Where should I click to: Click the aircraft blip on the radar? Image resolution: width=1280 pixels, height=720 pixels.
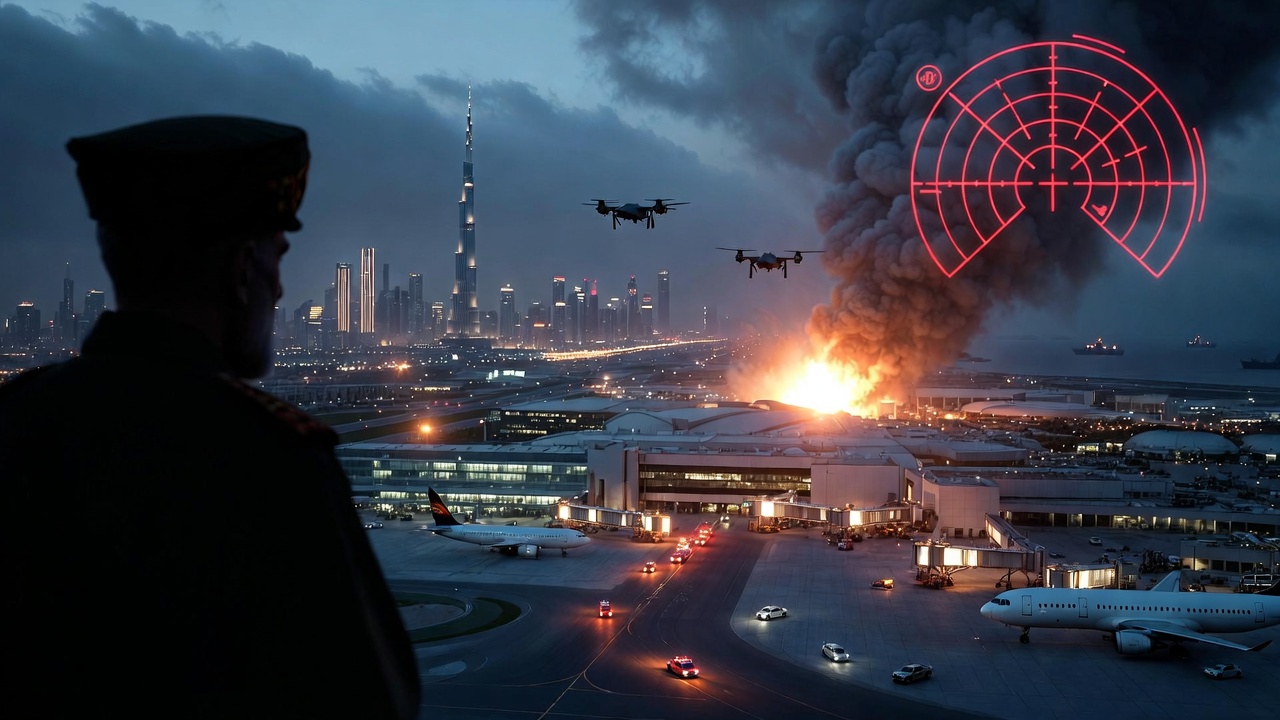pyautogui.click(x=1101, y=211)
